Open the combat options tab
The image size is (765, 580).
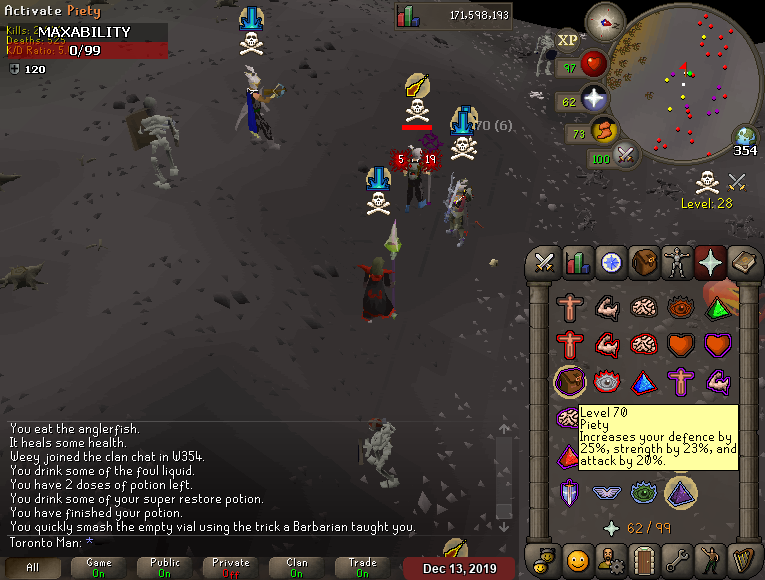click(545, 263)
